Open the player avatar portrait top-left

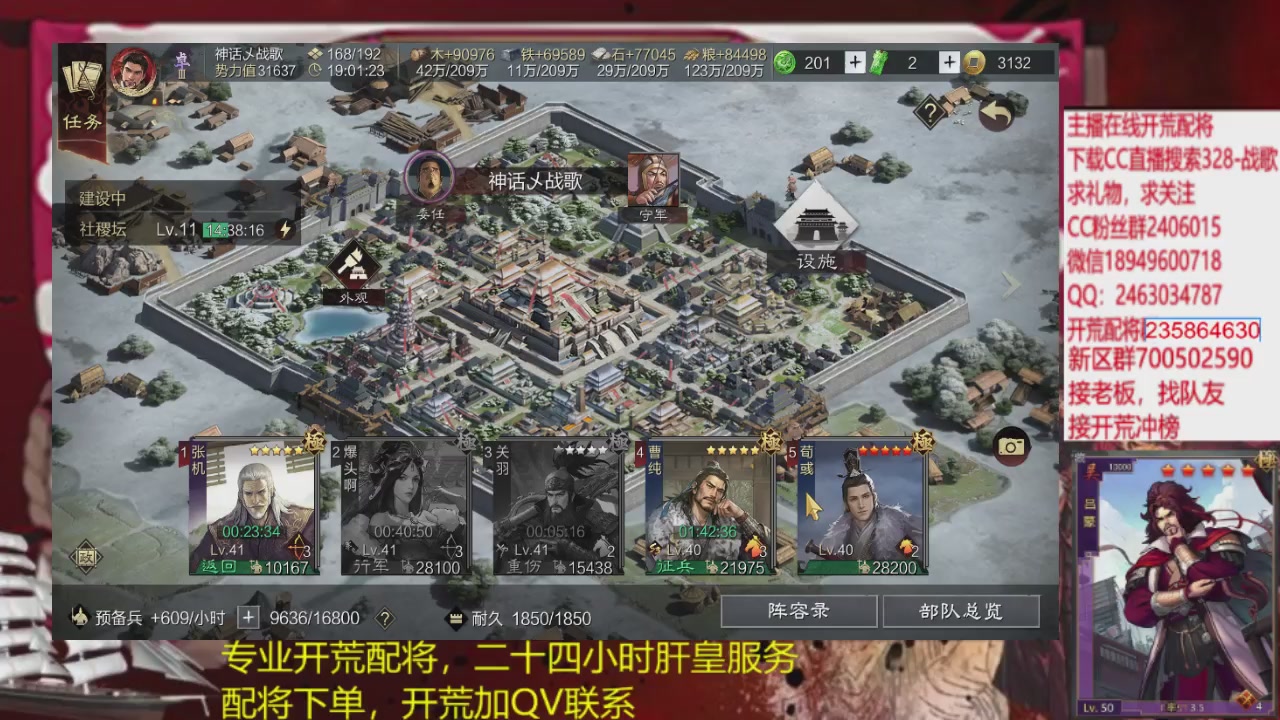tap(135, 70)
